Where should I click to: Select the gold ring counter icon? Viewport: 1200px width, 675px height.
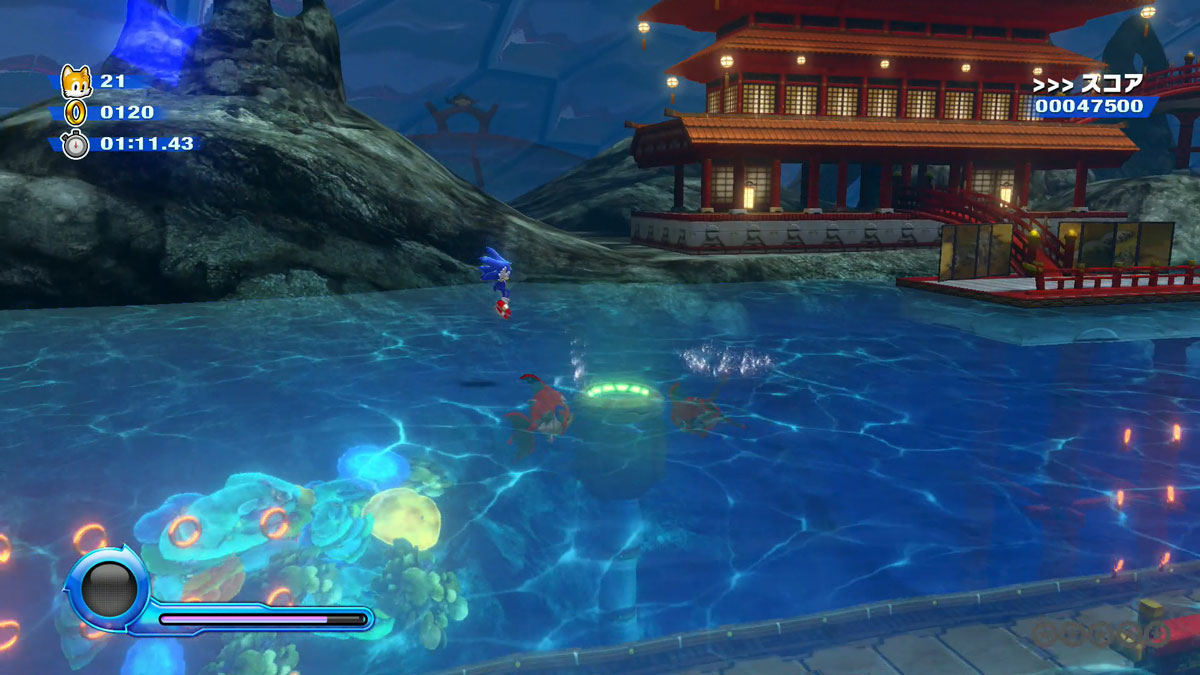76,112
